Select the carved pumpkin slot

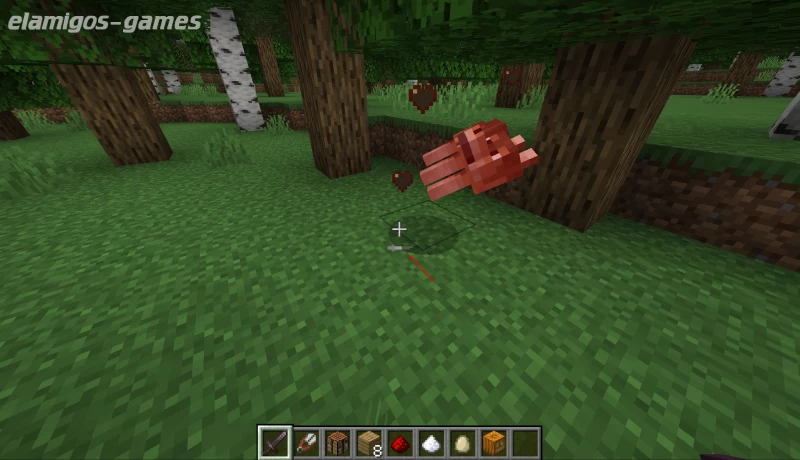(x=494, y=442)
